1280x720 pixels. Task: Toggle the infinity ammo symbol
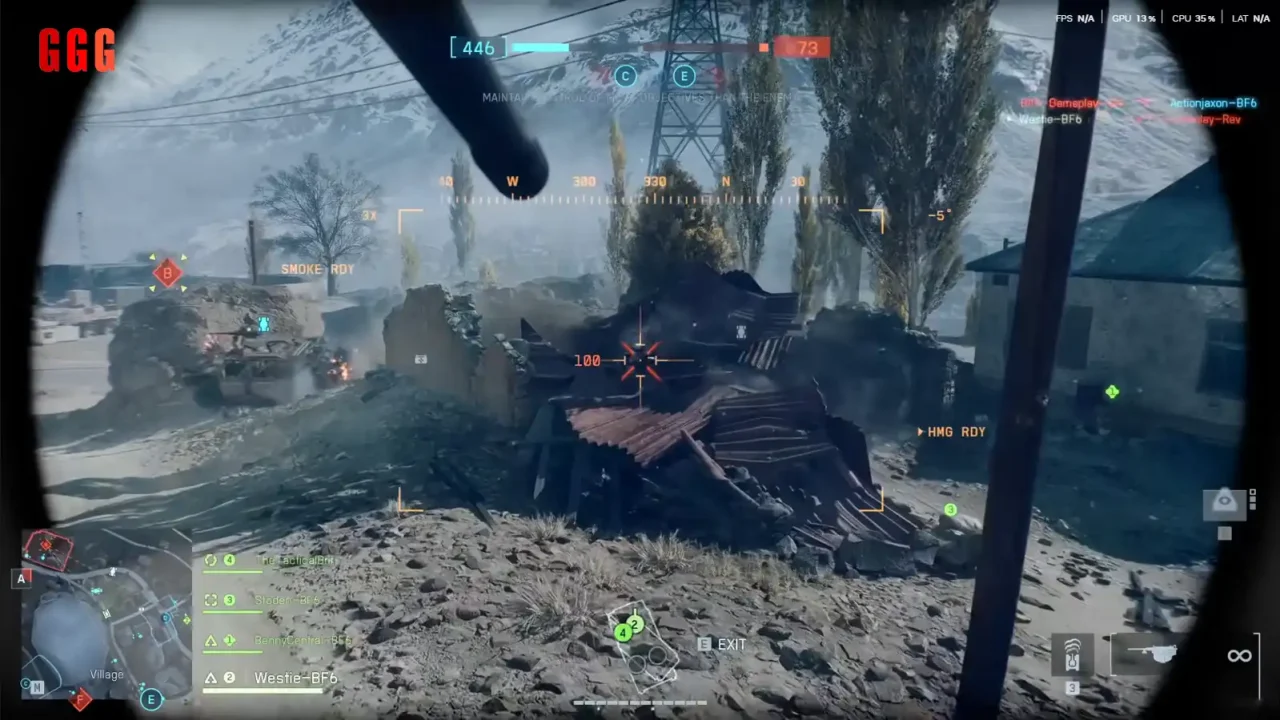click(1239, 655)
